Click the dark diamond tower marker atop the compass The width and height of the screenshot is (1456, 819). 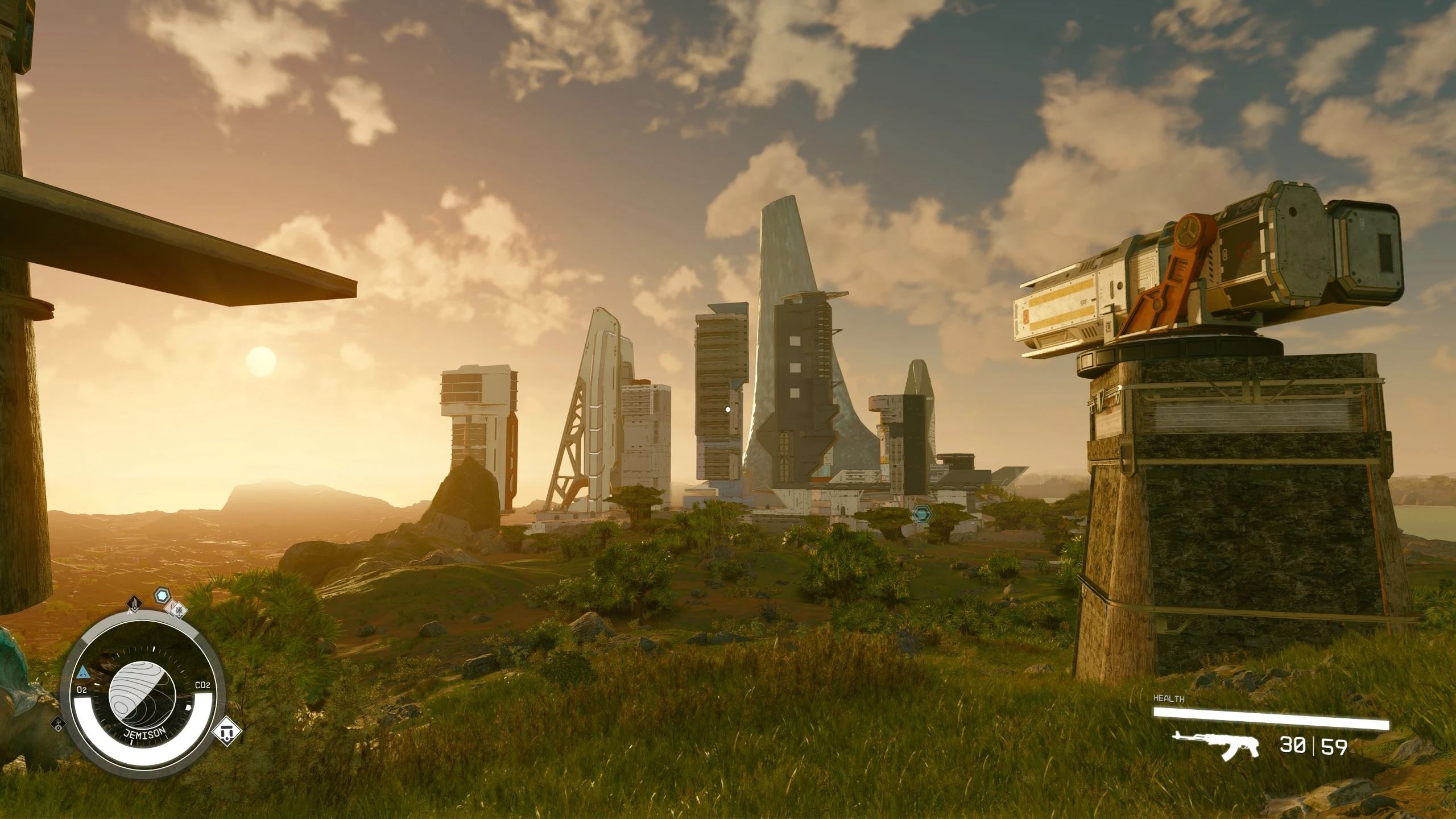pyautogui.click(x=135, y=602)
